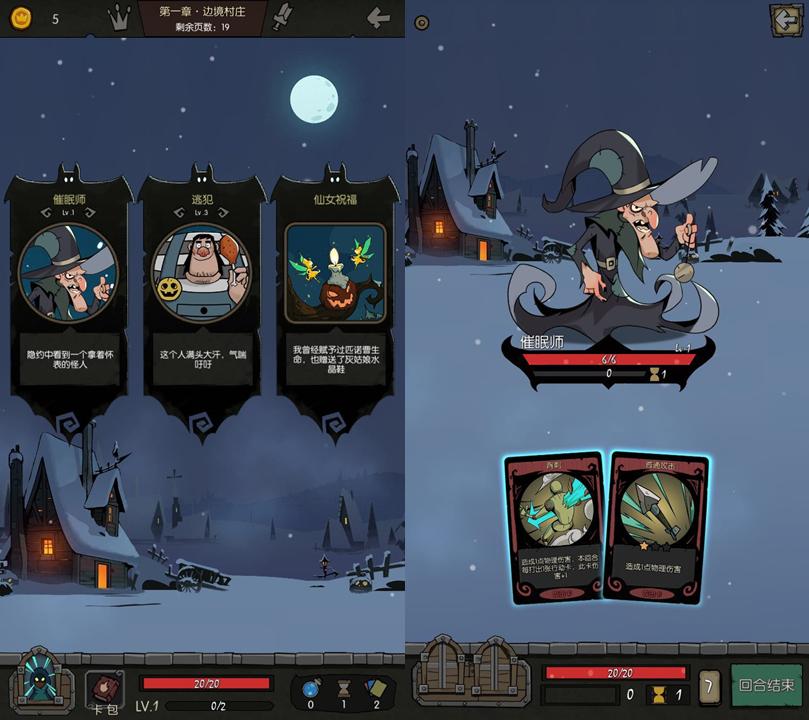
Task: Choose the 催眠师 hypnotist encounter card
Action: coord(69,300)
